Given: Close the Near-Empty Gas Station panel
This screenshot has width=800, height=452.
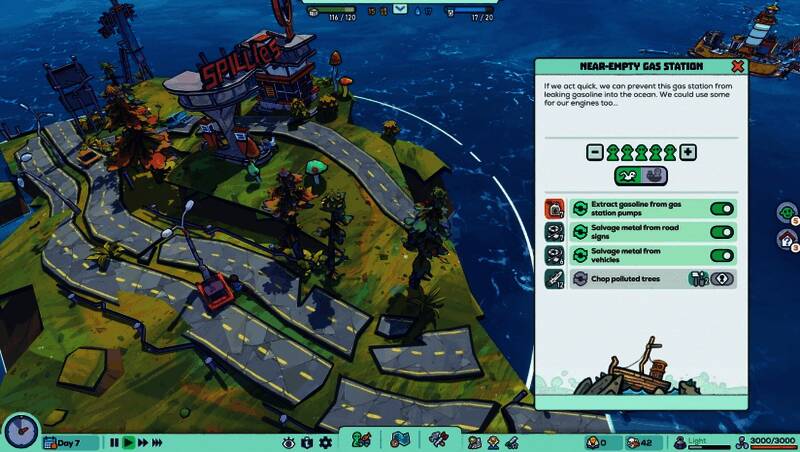Looking at the screenshot, I should click(737, 67).
